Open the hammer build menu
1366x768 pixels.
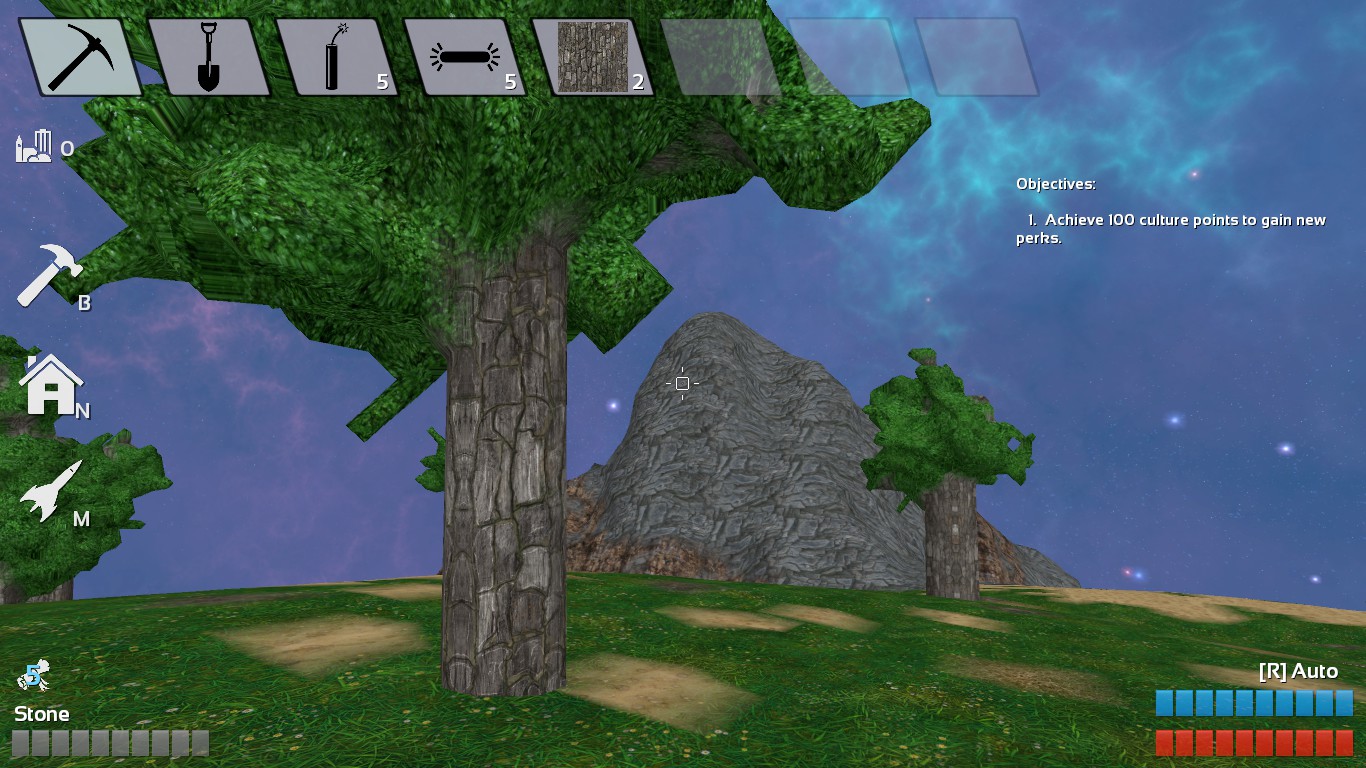(50, 276)
